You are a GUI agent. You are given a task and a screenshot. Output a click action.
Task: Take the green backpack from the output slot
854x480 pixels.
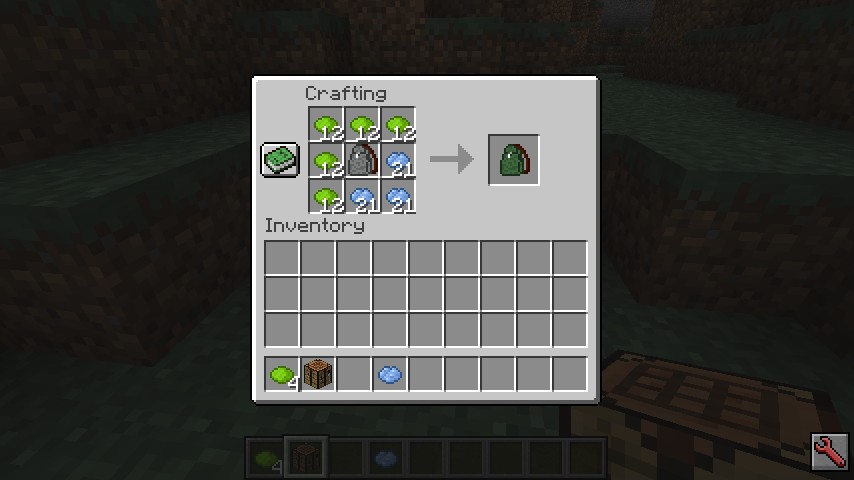click(514, 160)
